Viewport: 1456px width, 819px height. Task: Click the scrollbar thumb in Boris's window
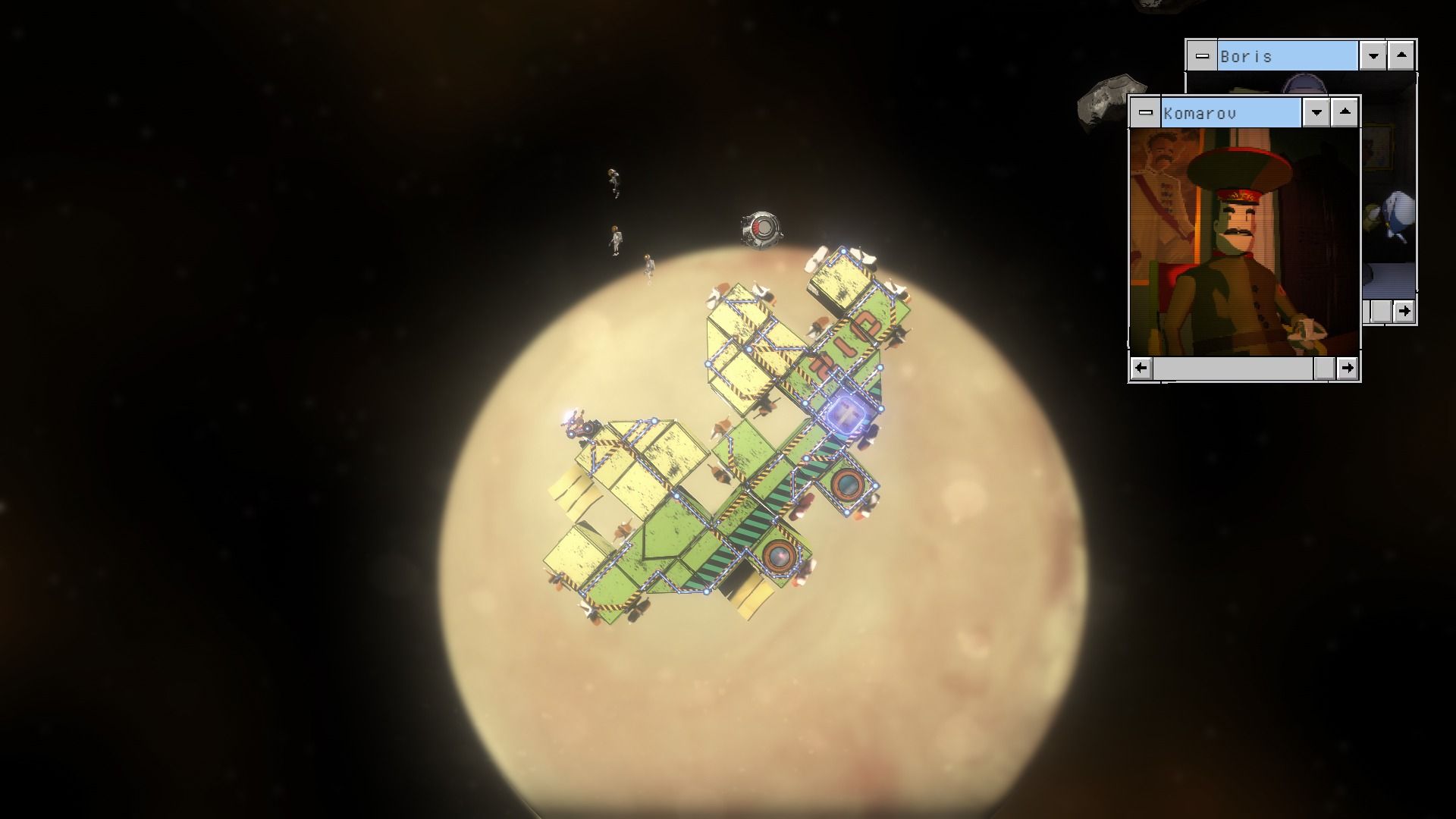point(1382,311)
